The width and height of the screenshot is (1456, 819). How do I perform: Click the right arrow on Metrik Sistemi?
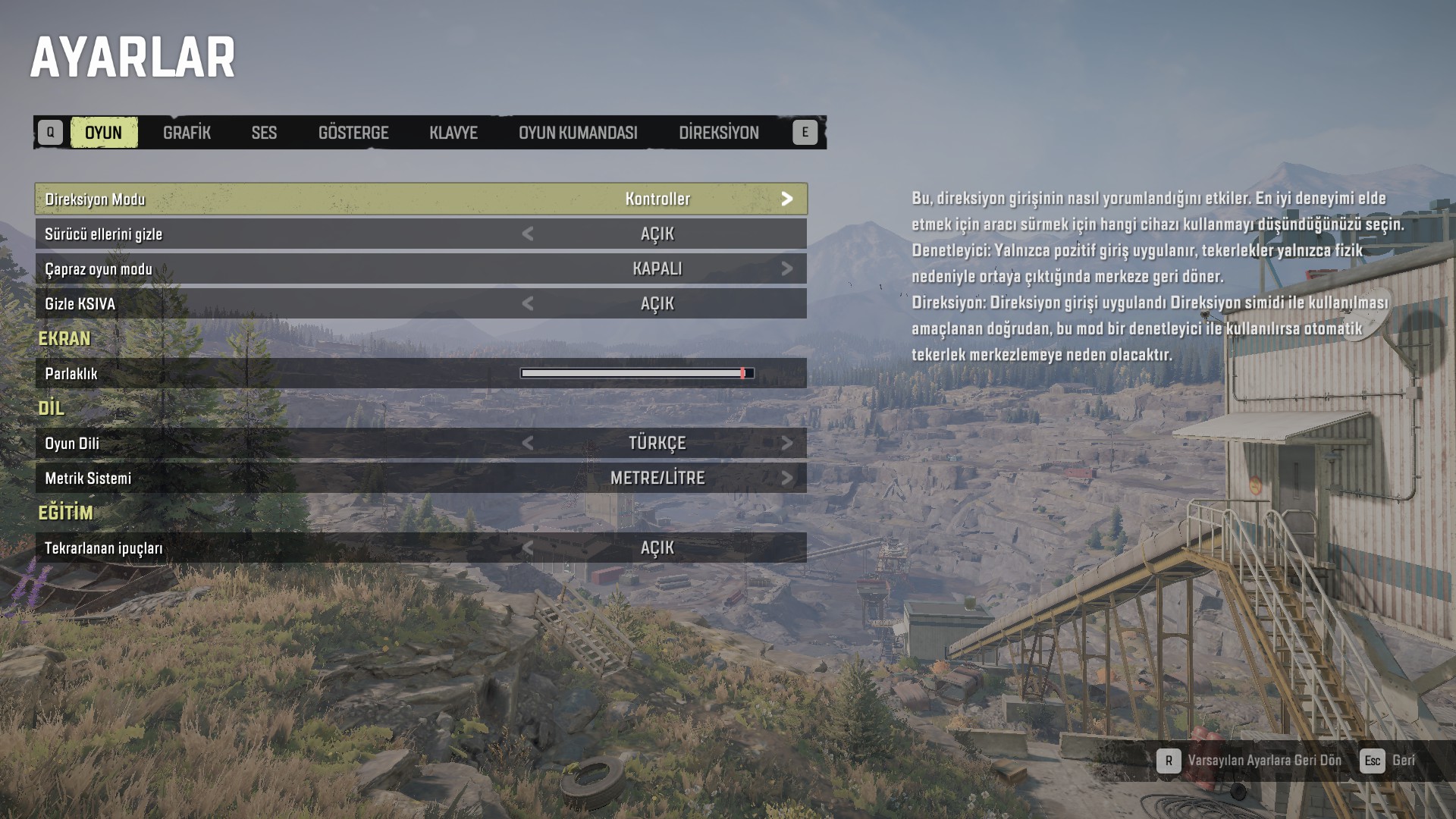pyautogui.click(x=787, y=478)
